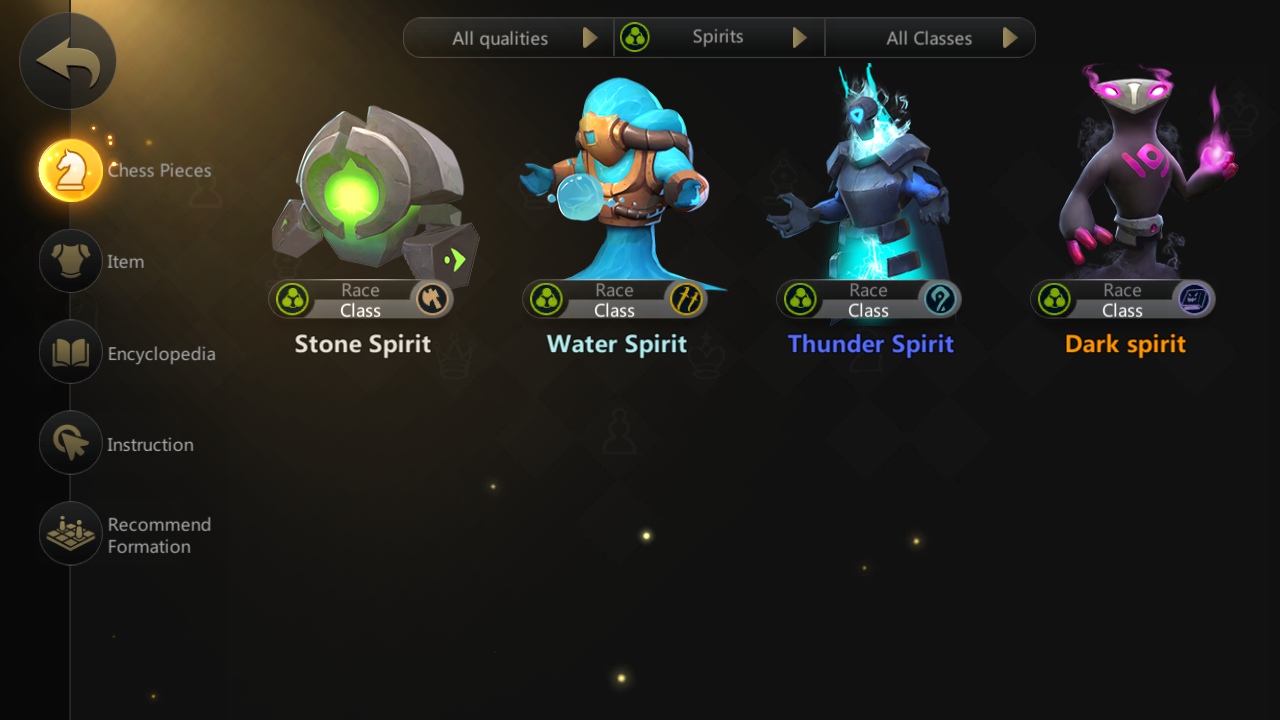
Task: Click Thunder Spirit's green race icon
Action: coord(799,299)
